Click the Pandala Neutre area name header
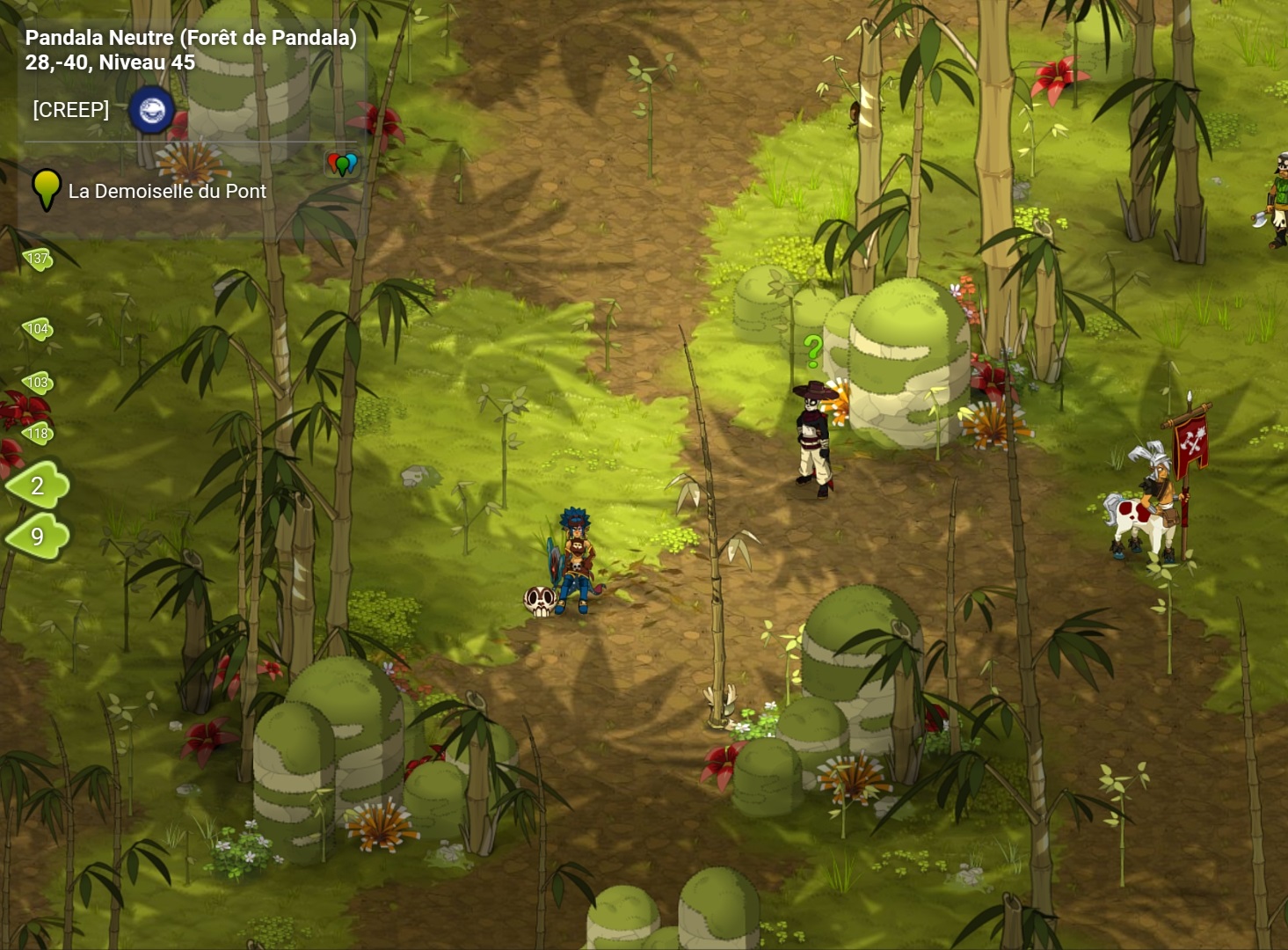Image resolution: width=1288 pixels, height=950 pixels. (x=191, y=38)
